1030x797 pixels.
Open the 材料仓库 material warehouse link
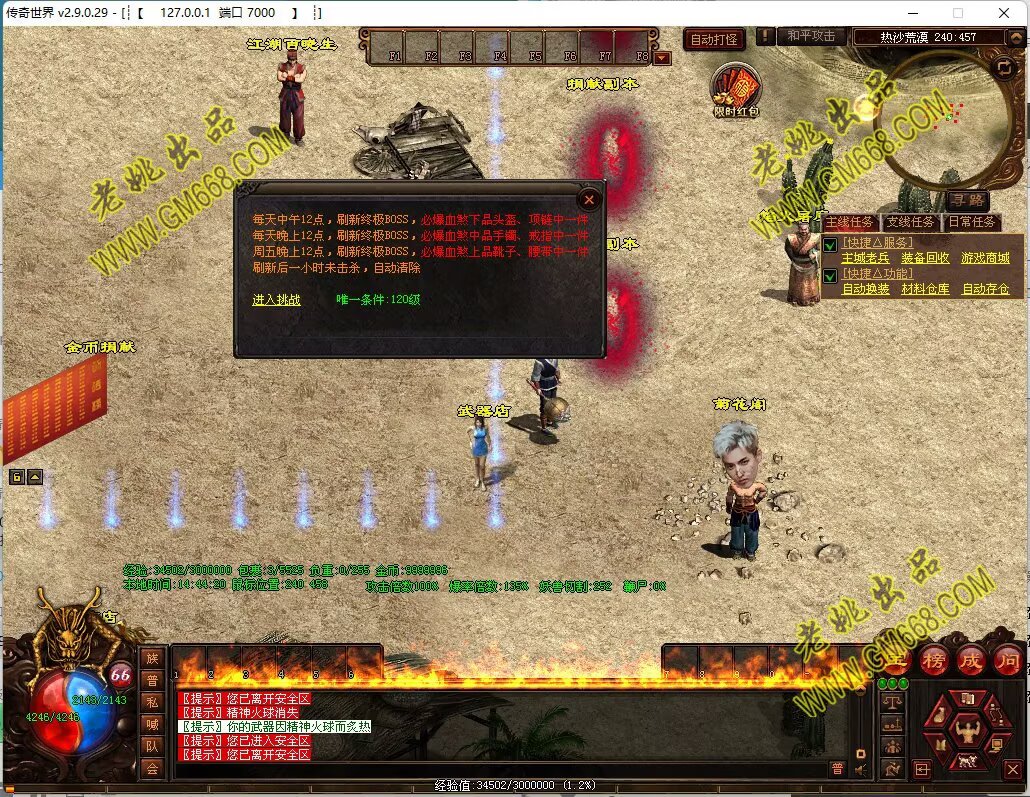tap(925, 289)
